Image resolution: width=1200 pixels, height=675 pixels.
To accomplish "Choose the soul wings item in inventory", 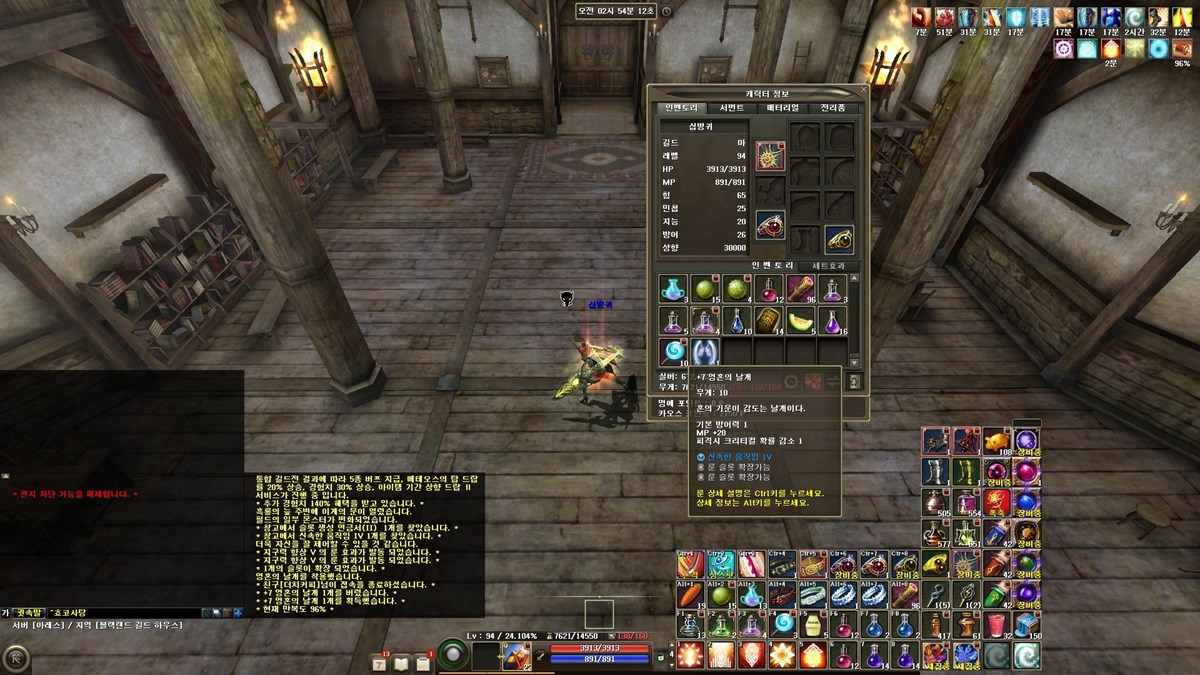I will [705, 352].
